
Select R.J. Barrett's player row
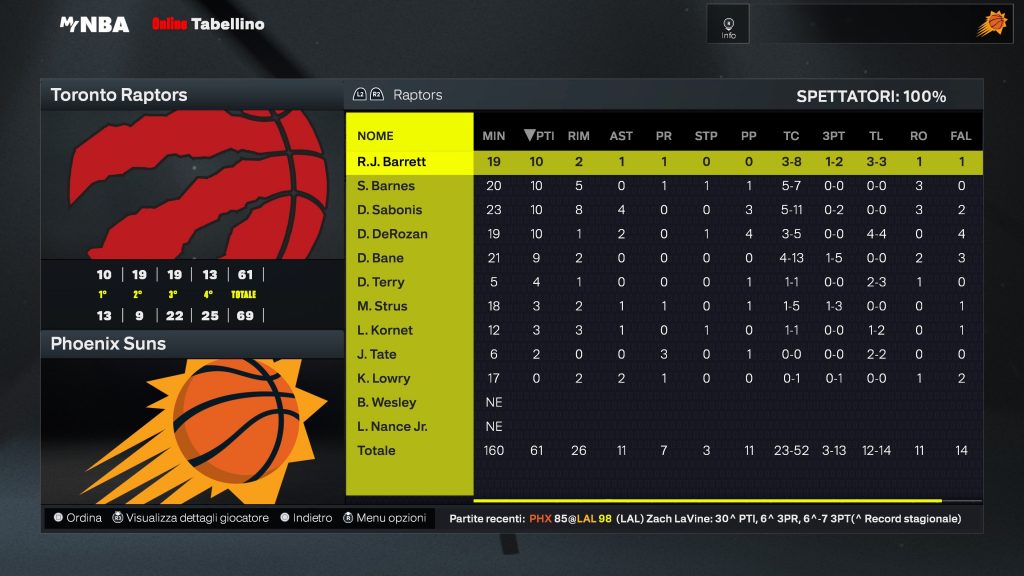pos(391,162)
